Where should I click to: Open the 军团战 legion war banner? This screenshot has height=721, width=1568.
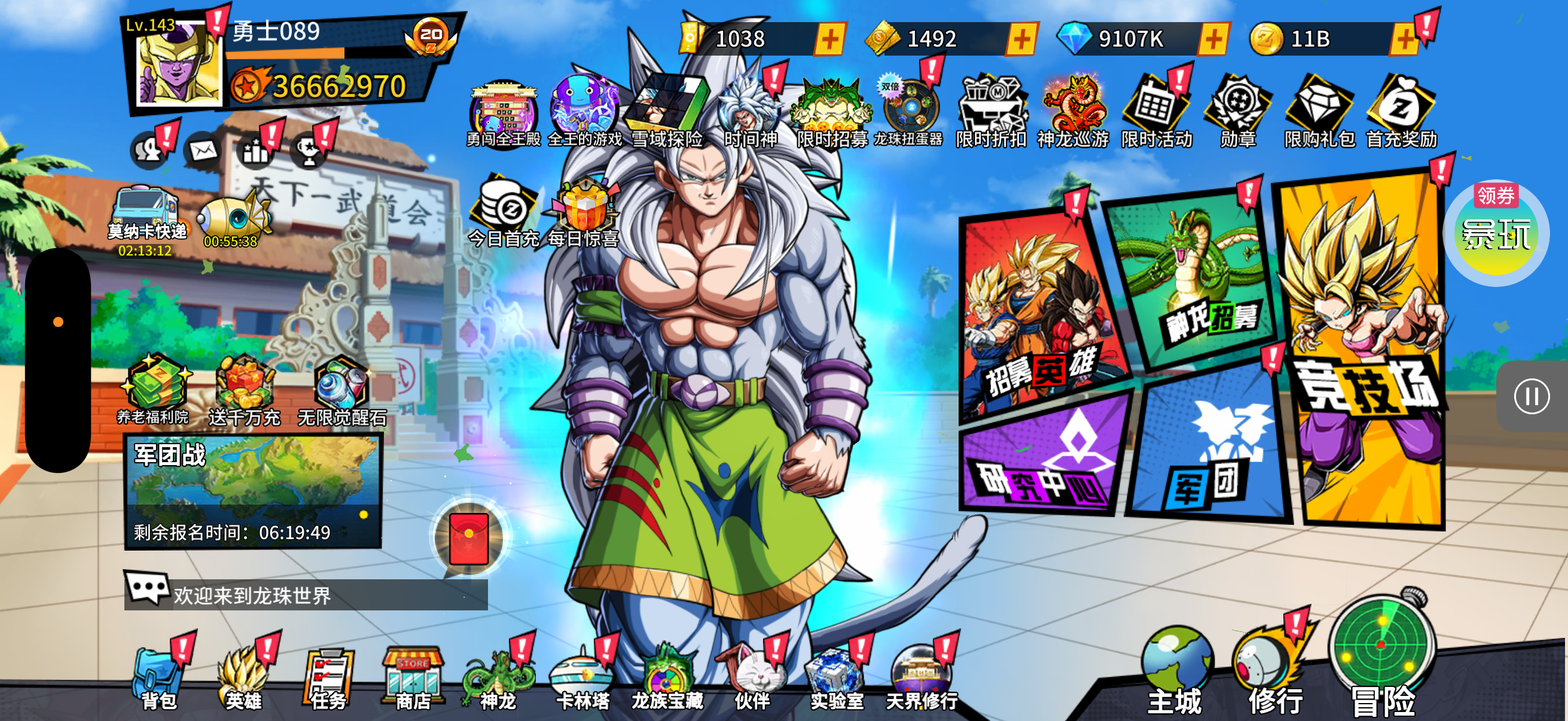[252, 491]
